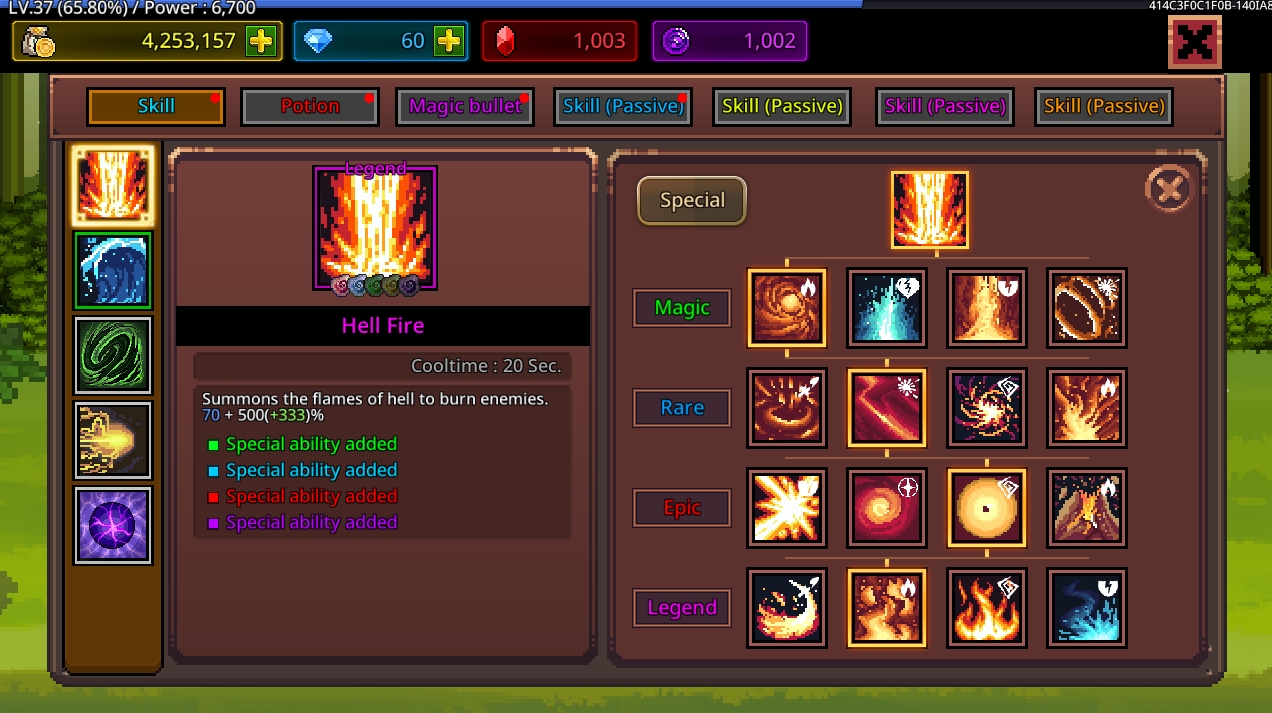Click the Special button
This screenshot has width=1272, height=713.
click(x=692, y=200)
